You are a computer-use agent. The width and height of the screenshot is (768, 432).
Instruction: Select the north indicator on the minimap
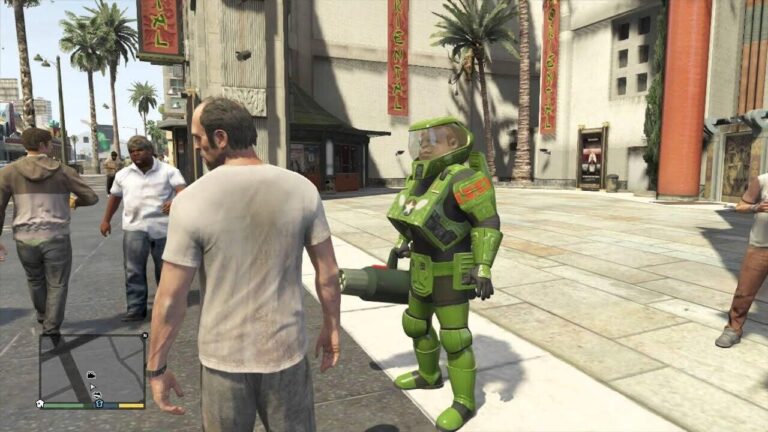(144, 336)
